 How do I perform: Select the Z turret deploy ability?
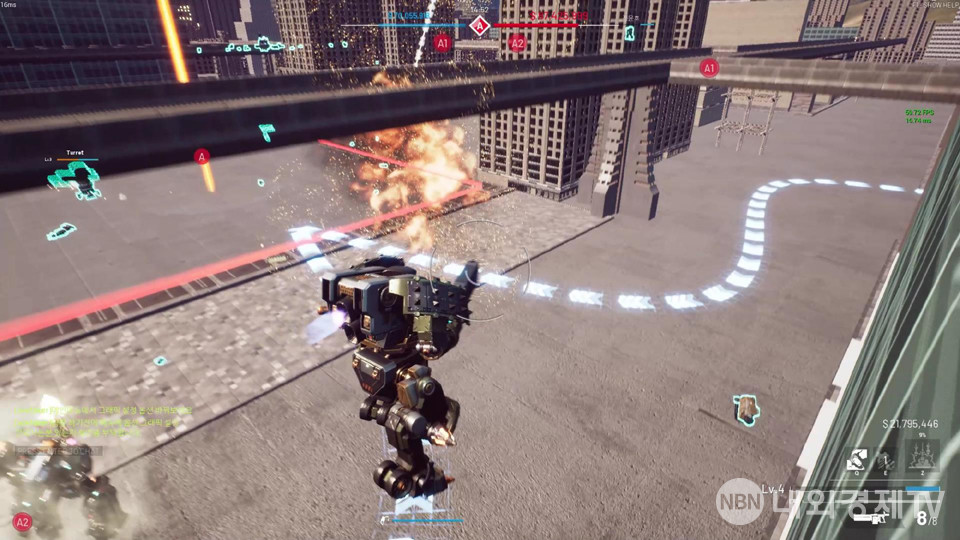point(922,458)
